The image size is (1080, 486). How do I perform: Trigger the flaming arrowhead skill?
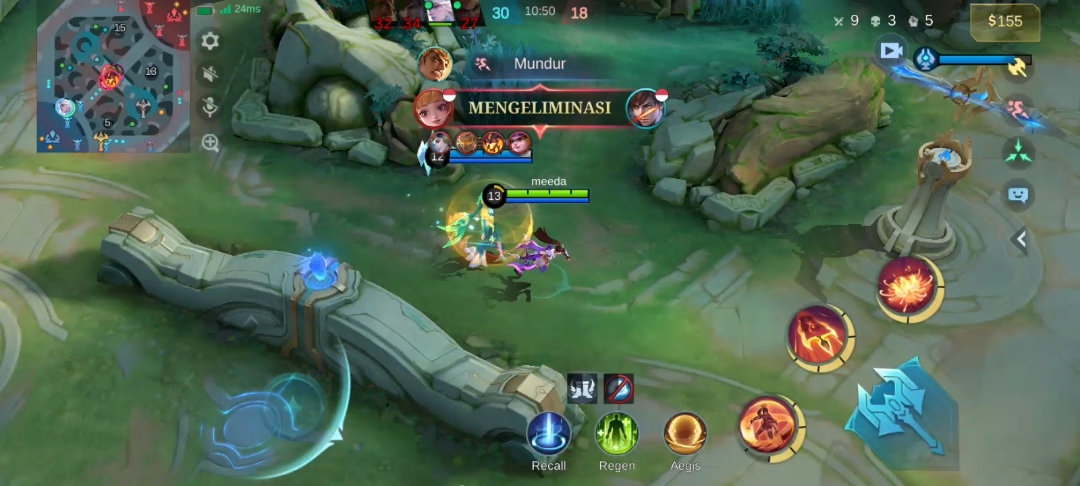pyautogui.click(x=818, y=336)
